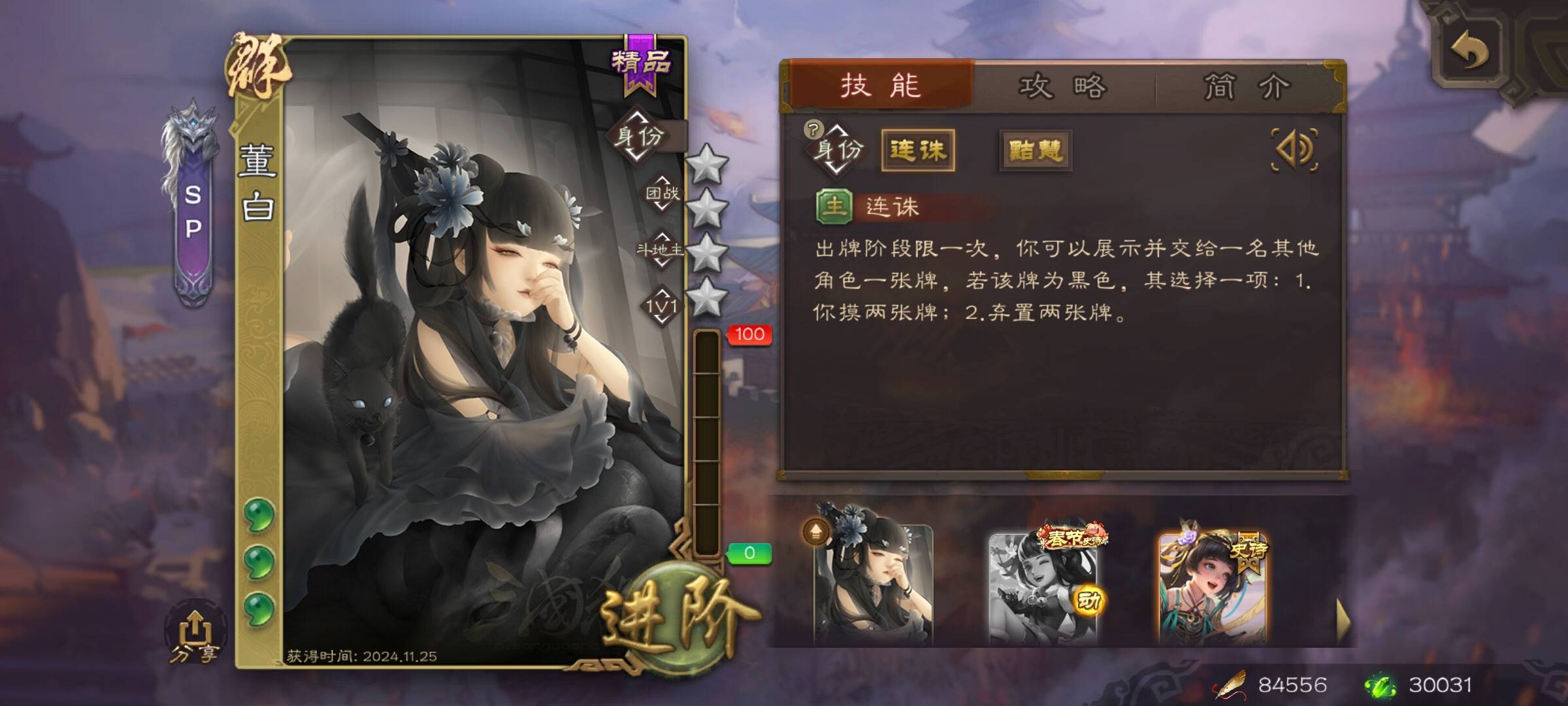Select the 连诛 skill button
This screenshot has width=1568, height=706.
(x=918, y=151)
